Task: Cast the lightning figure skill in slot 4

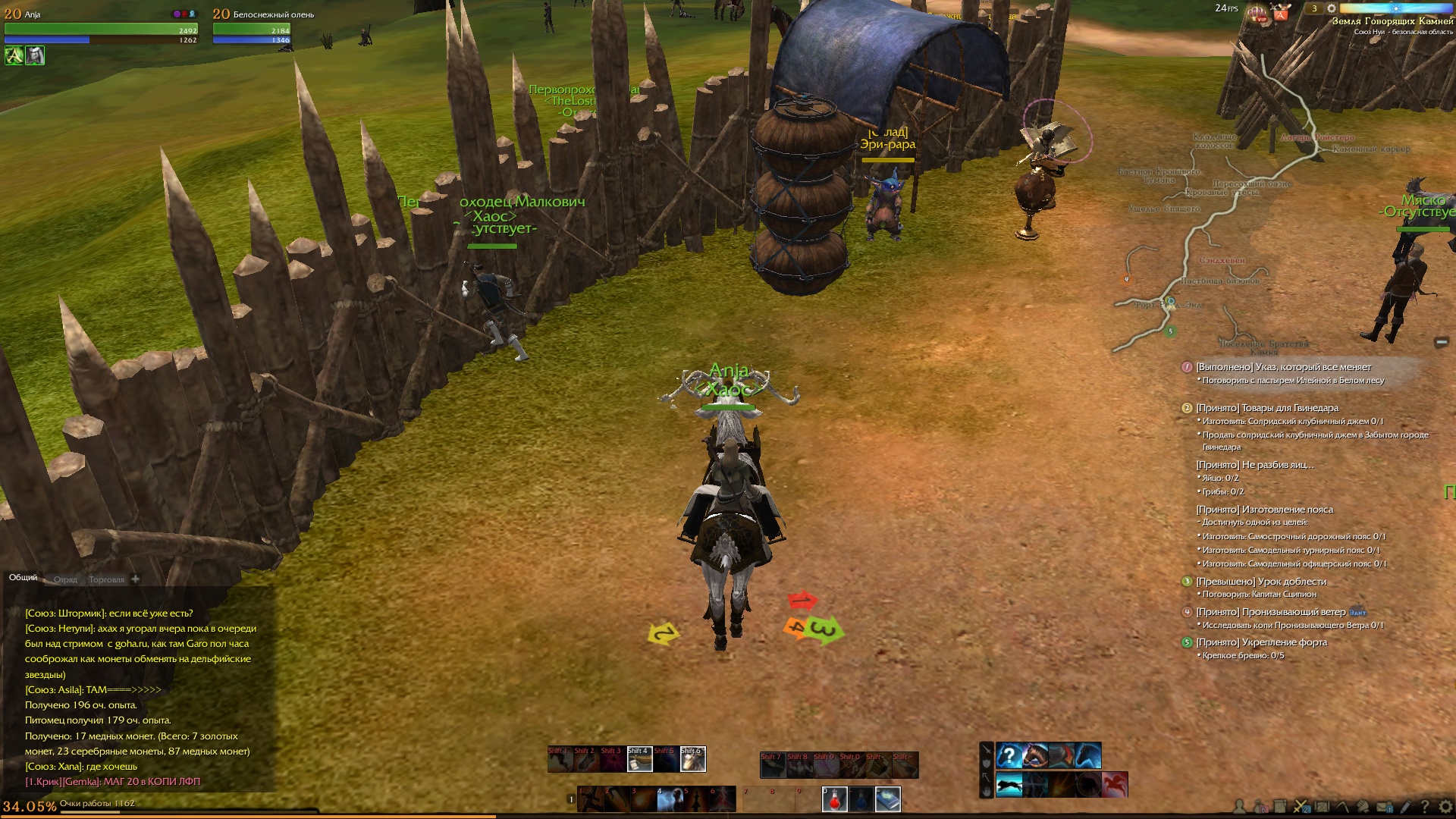Action: [x=669, y=799]
